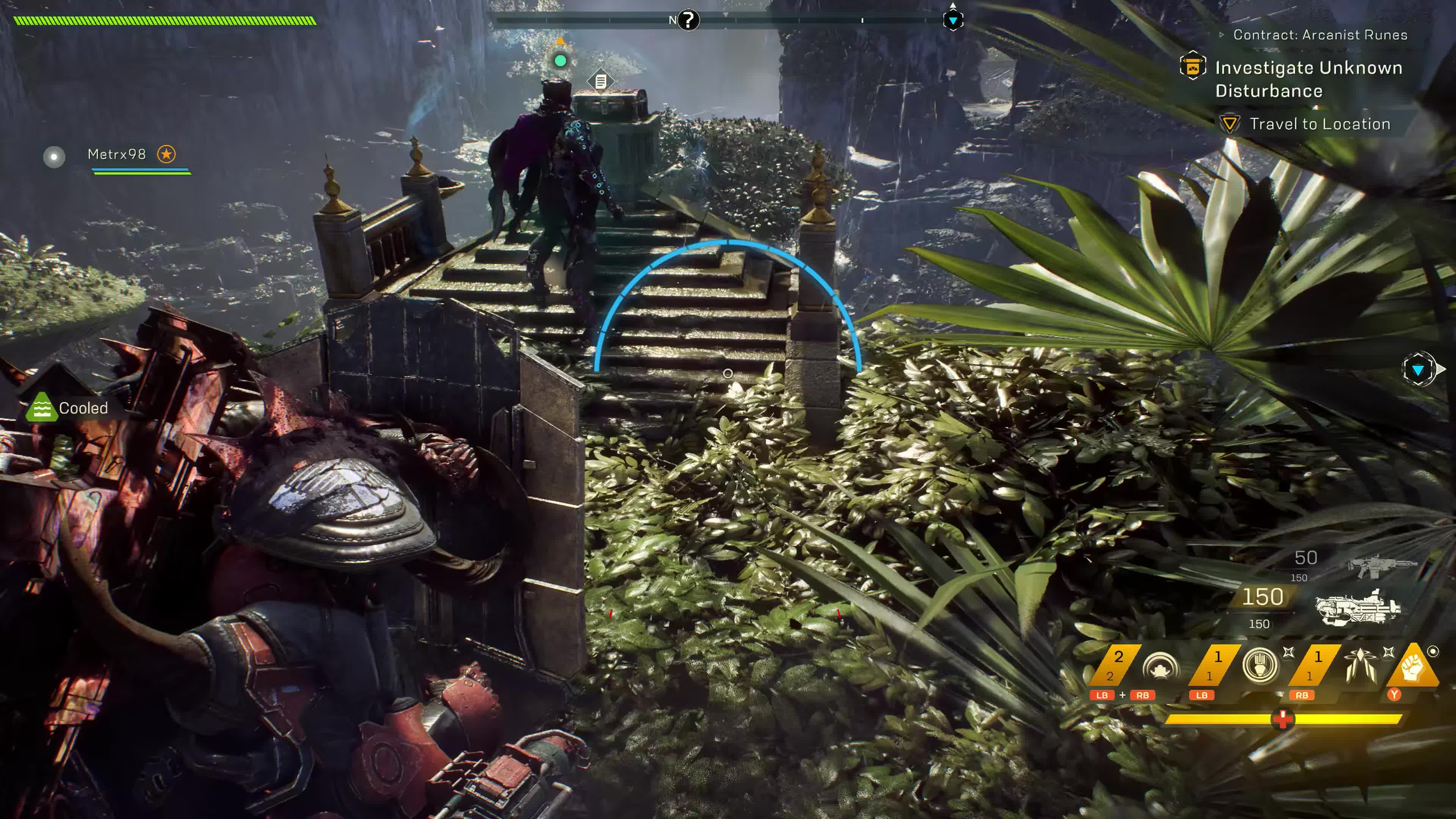The image size is (1456, 819).
Task: Select squad member Metrx98
Action: [x=117, y=154]
